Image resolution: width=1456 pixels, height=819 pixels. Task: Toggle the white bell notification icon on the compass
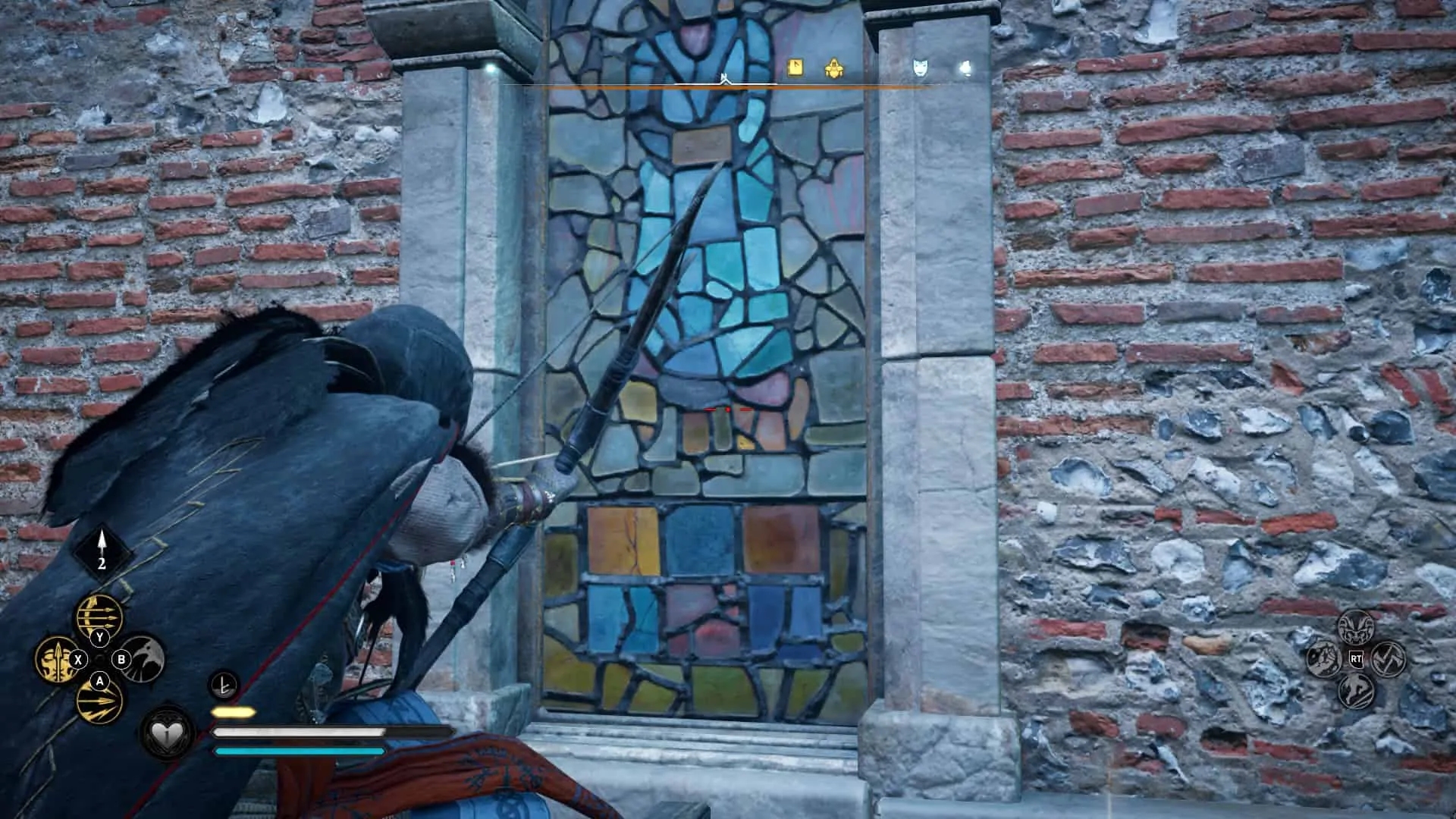pos(965,67)
